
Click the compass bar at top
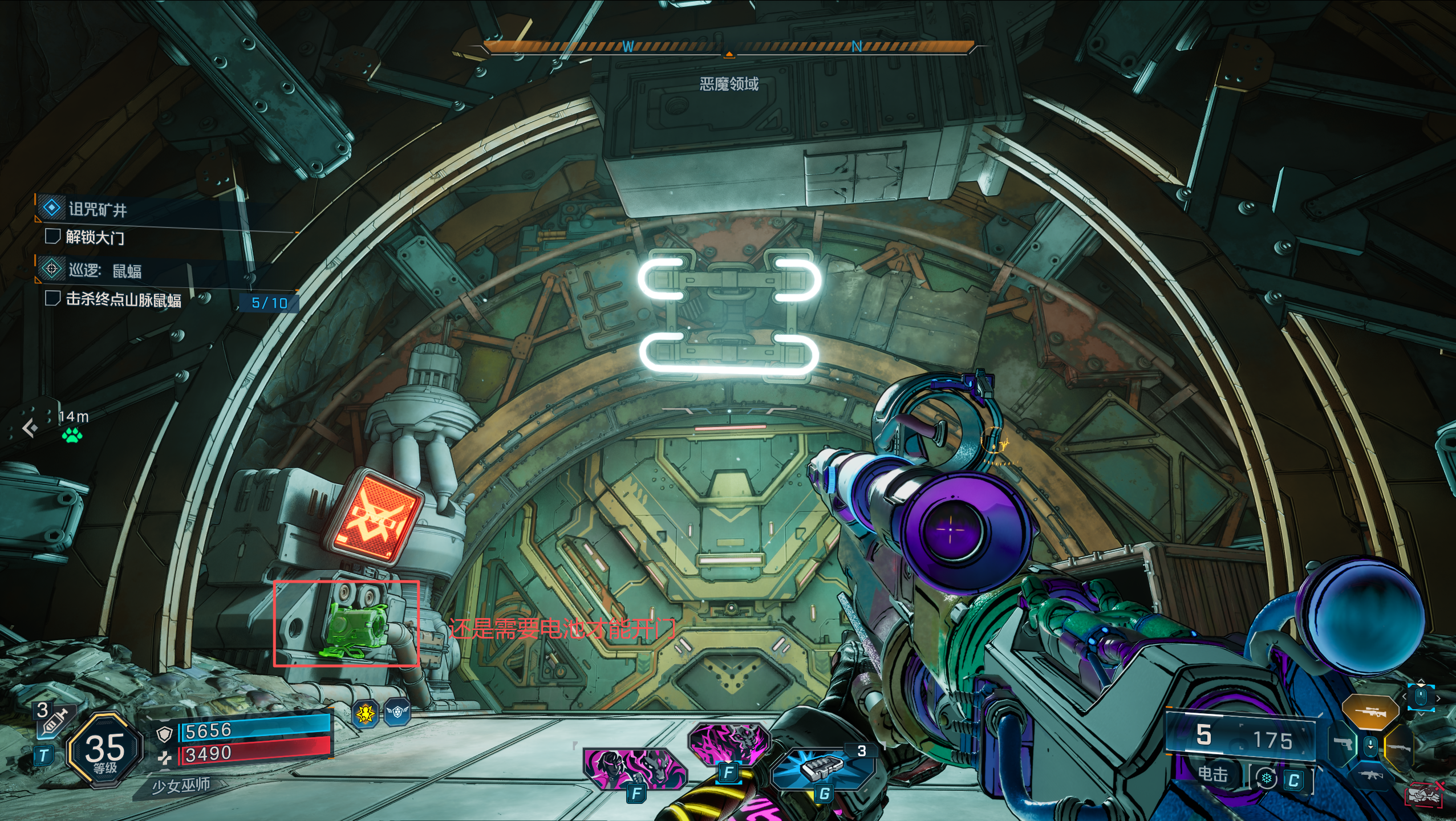[728, 47]
